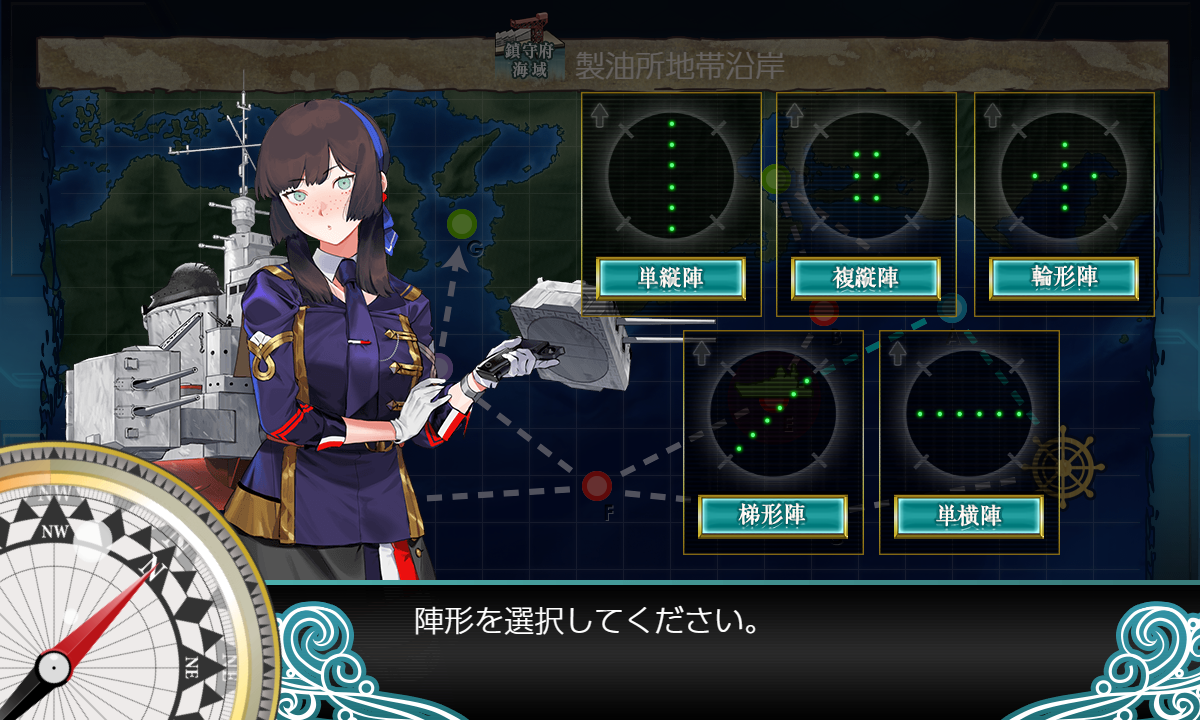Click the diamond-shaped radar formation diagram
The height and width of the screenshot is (720, 1200).
point(1064,176)
